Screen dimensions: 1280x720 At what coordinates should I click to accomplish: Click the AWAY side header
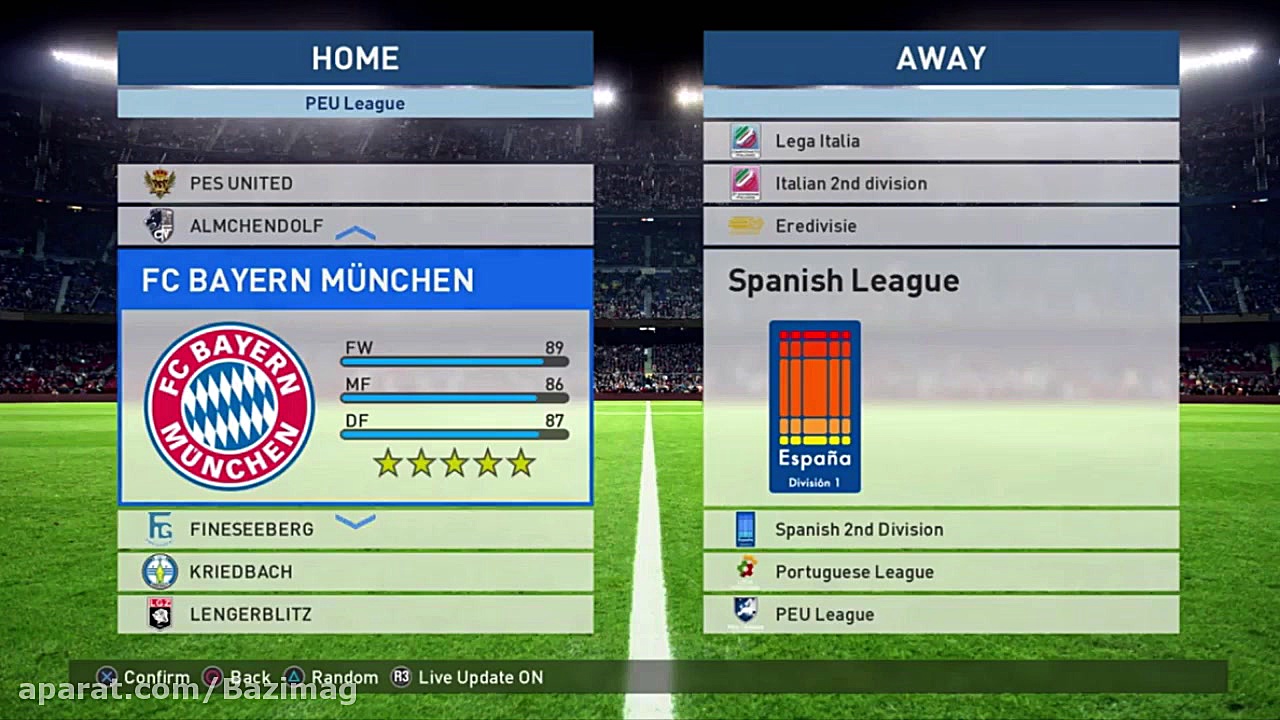coord(940,58)
